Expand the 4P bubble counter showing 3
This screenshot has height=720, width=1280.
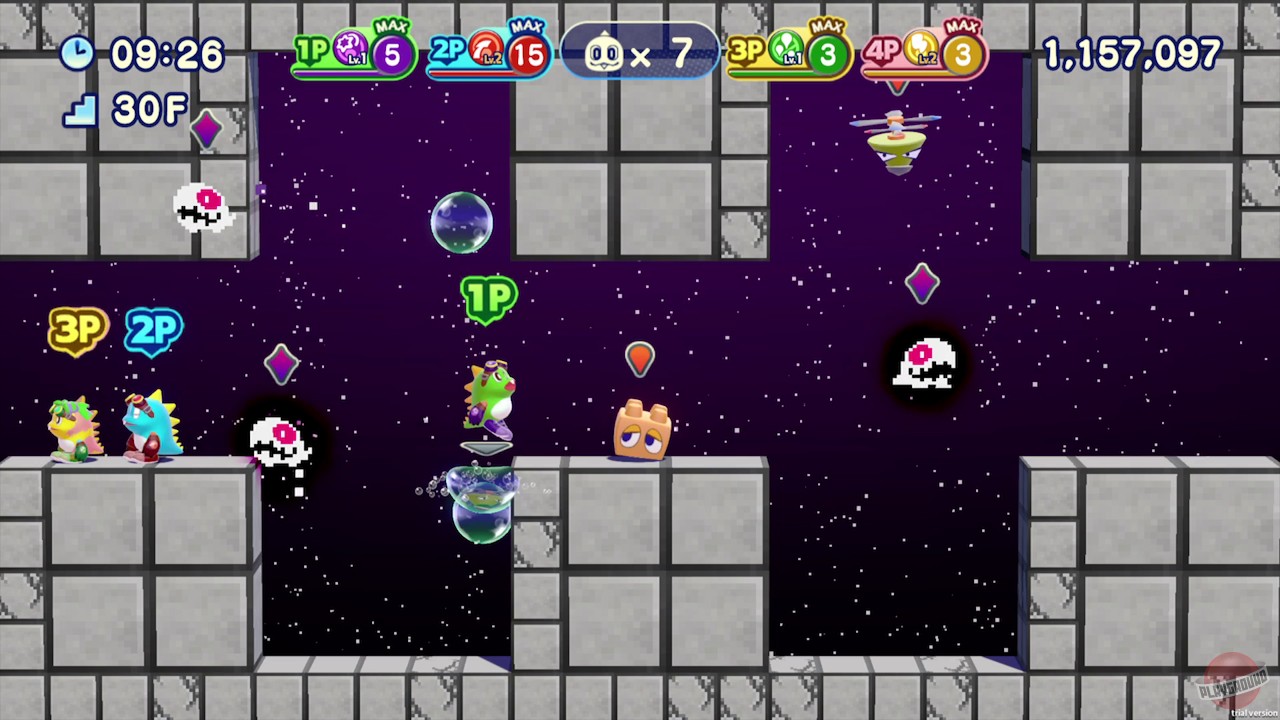coord(962,55)
